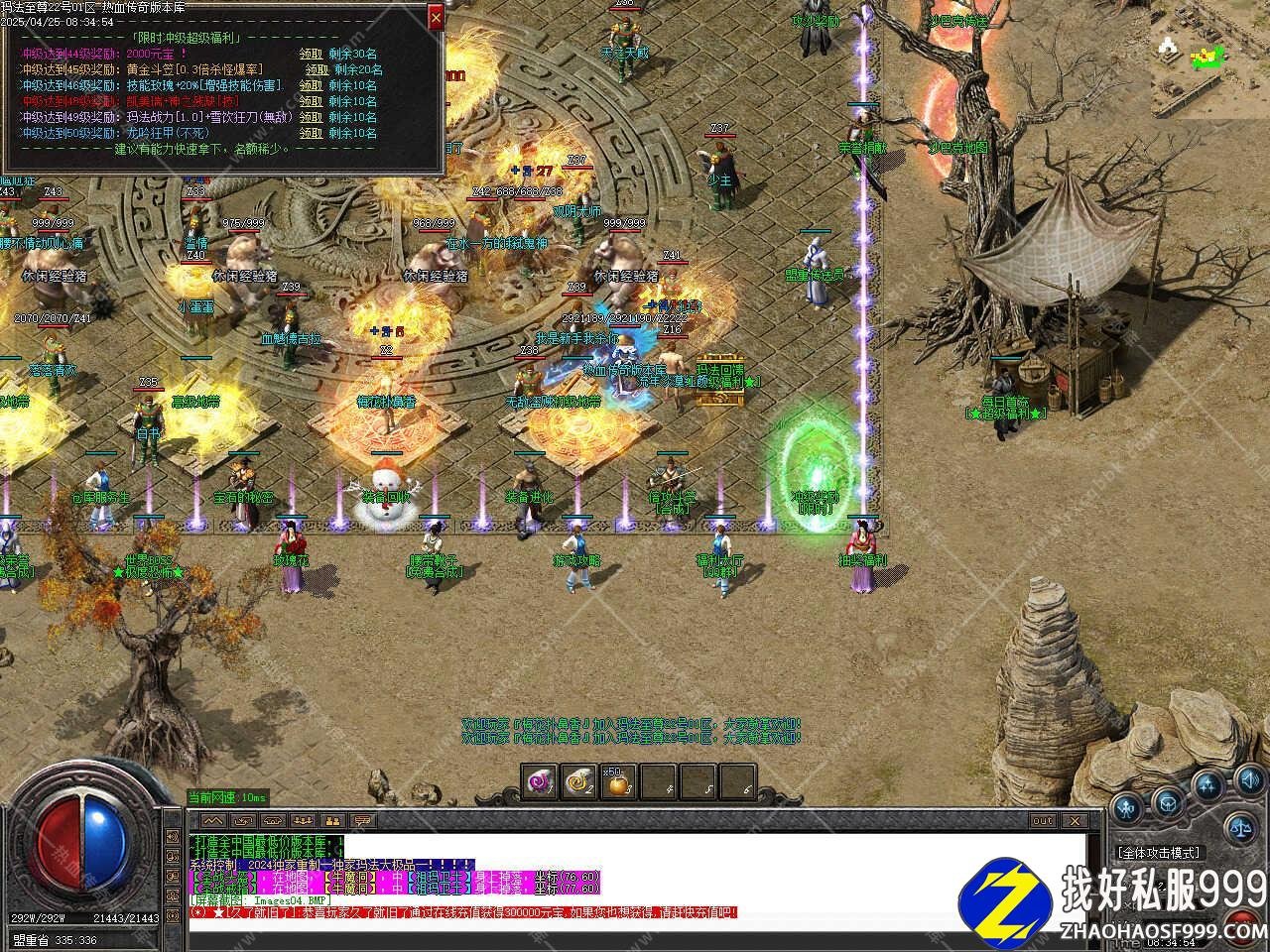Image resolution: width=1270 pixels, height=952 pixels.
Task: Claim the level 50 龙吟狂甲 reward
Action: [x=311, y=133]
